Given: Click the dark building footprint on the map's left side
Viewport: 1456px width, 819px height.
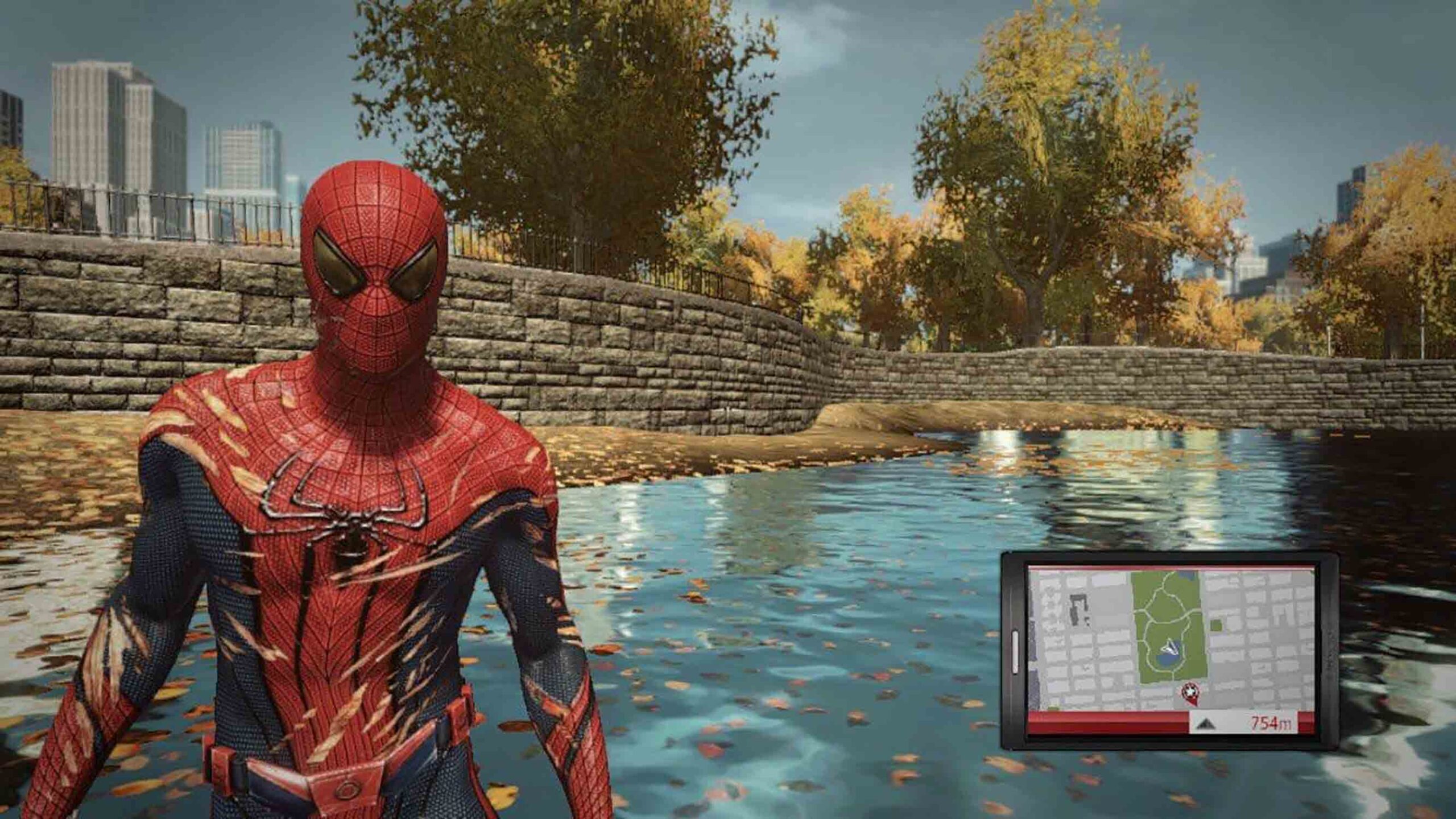Looking at the screenshot, I should [x=1078, y=606].
